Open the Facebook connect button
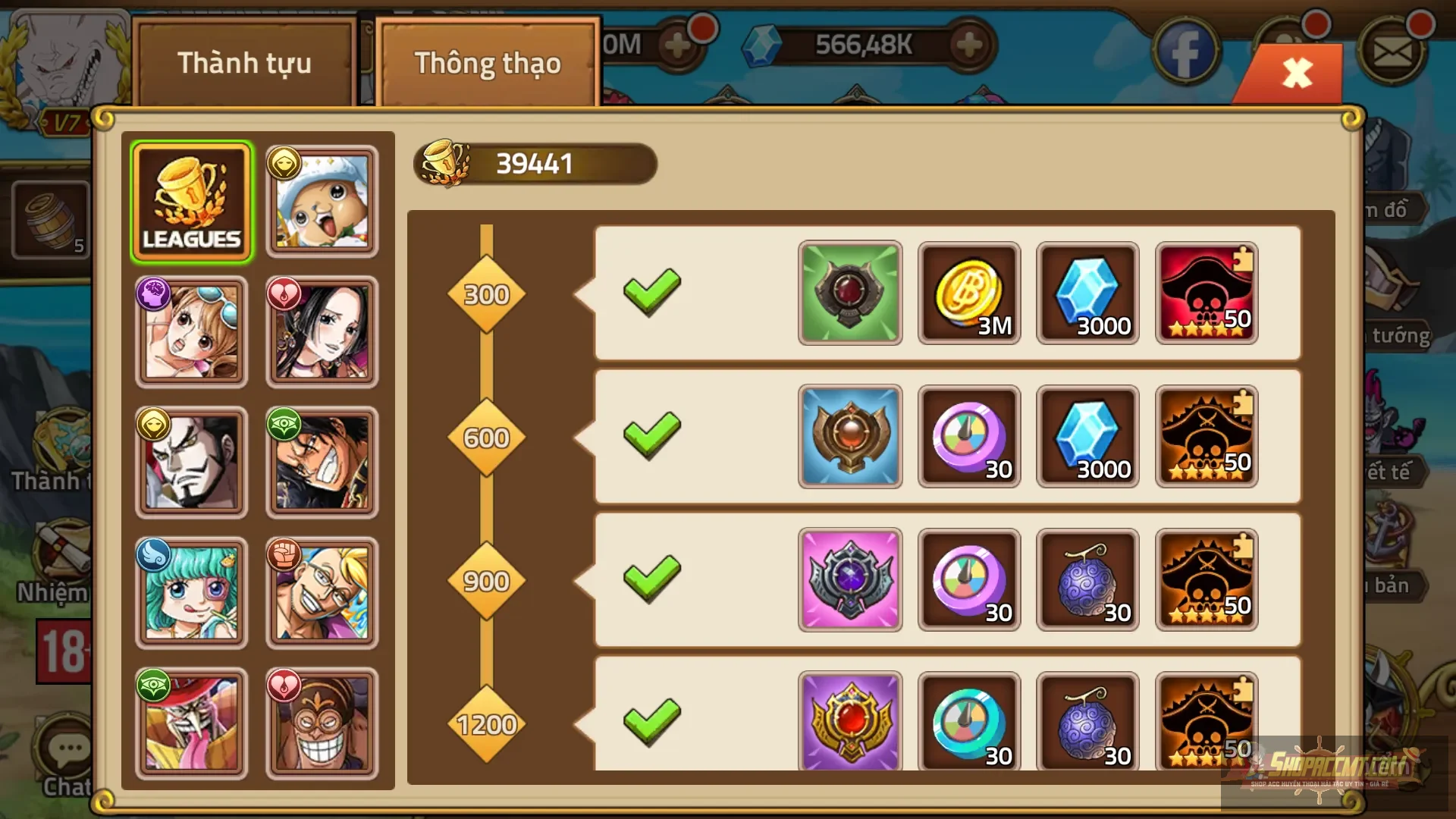Screen dimensions: 1456x819 pos(1186,48)
